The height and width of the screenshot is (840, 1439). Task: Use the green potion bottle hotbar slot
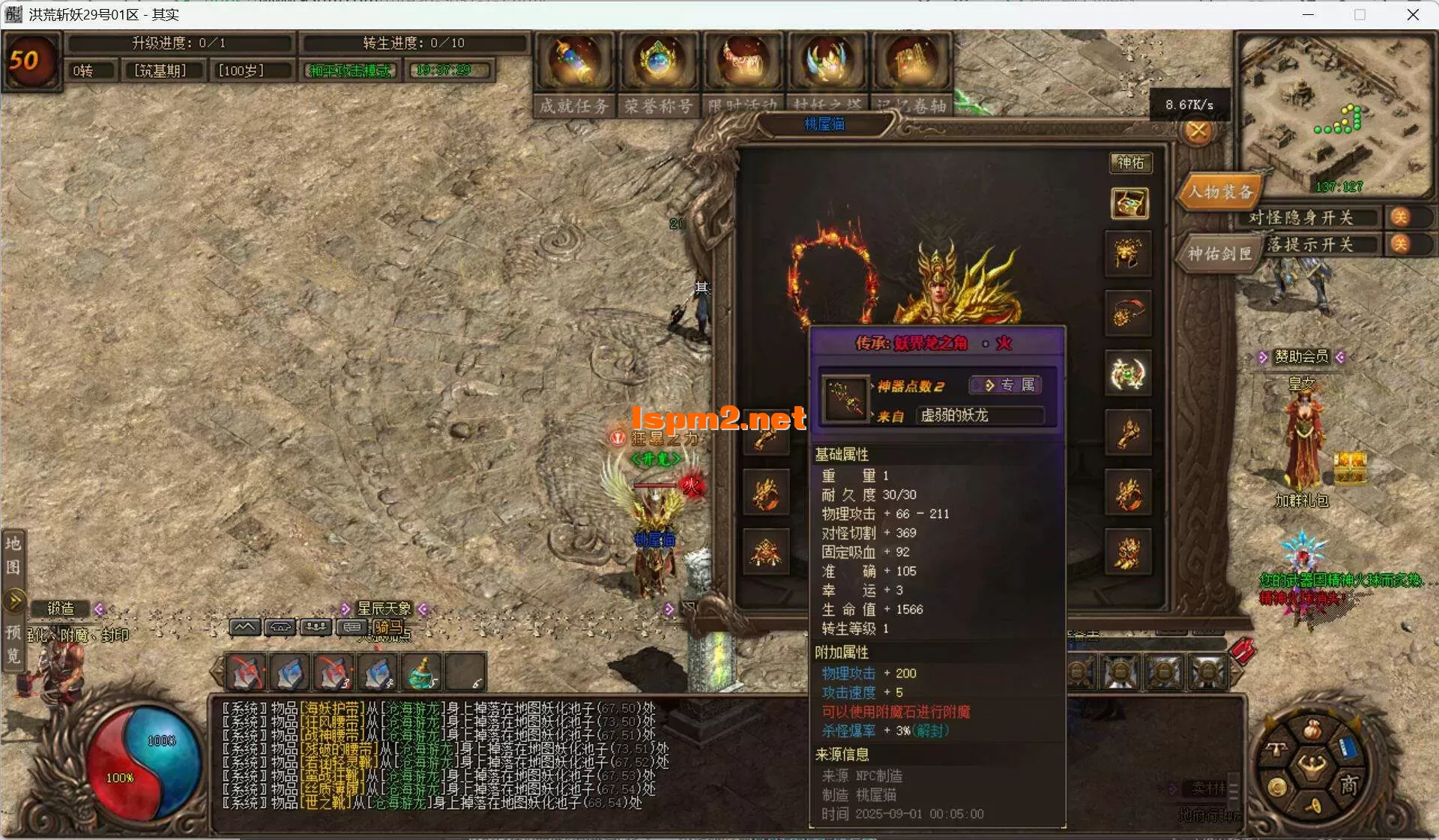423,672
